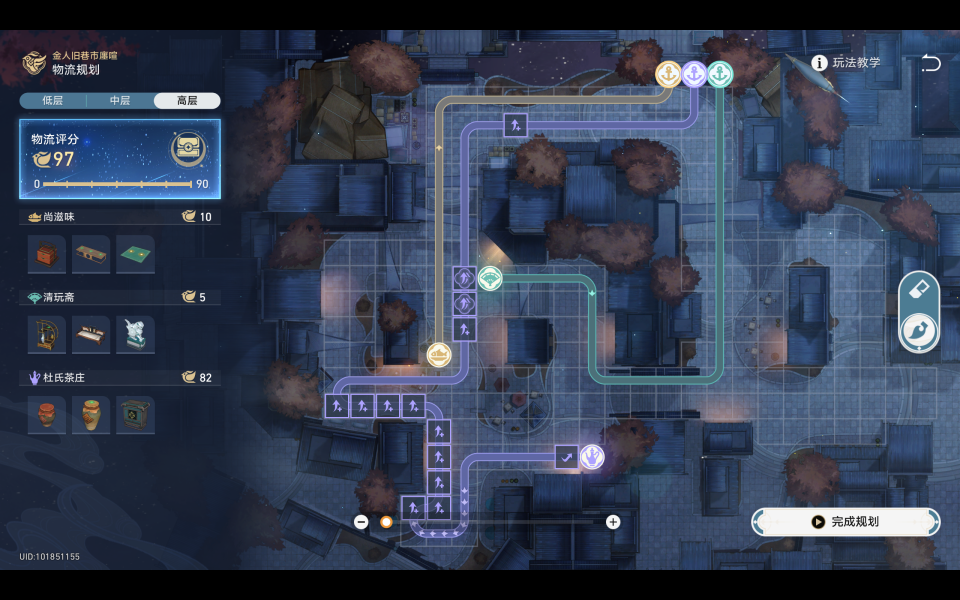Open the 玩法教学 tutorial

[846, 63]
